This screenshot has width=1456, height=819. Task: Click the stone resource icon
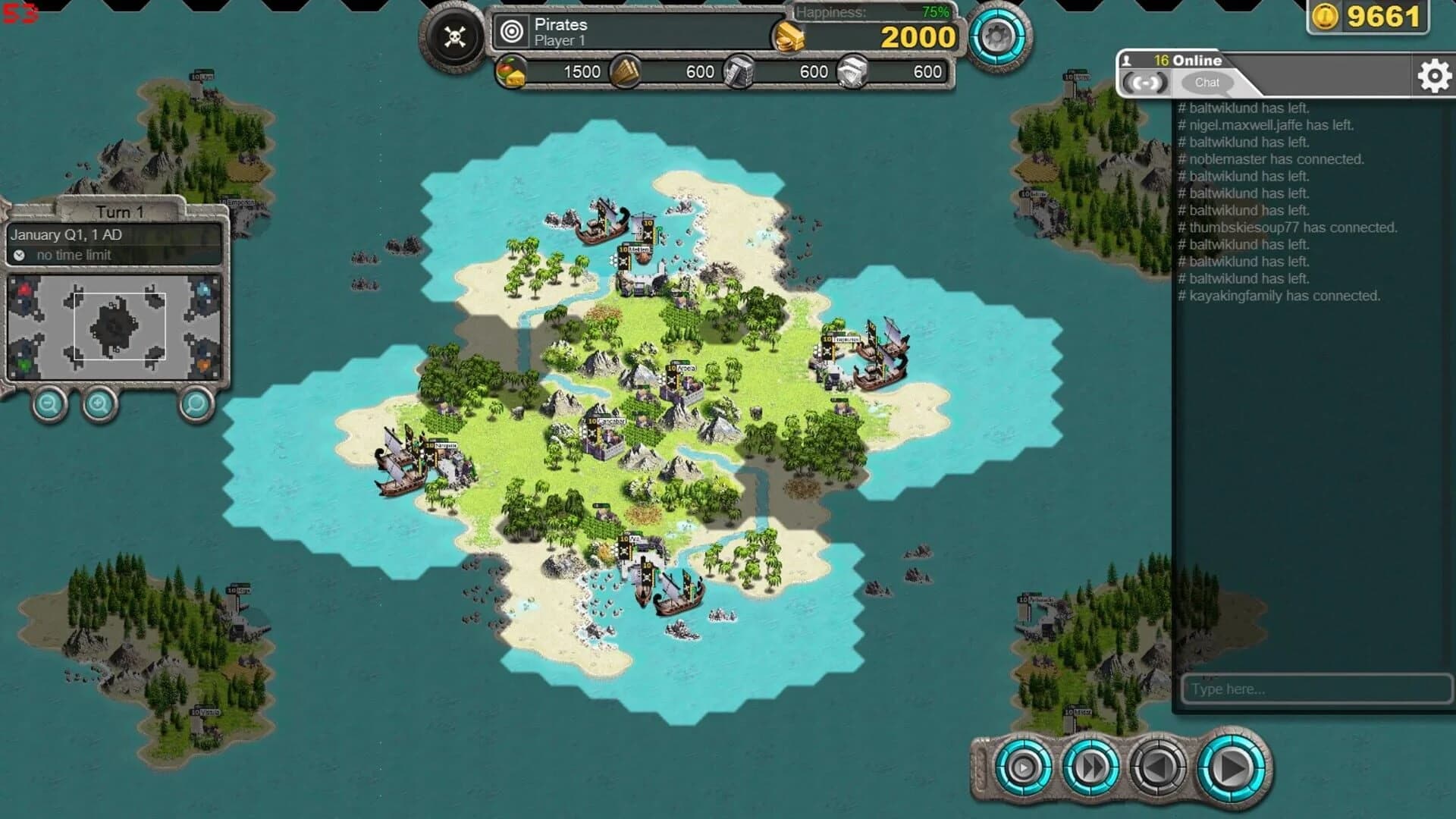coord(851,71)
